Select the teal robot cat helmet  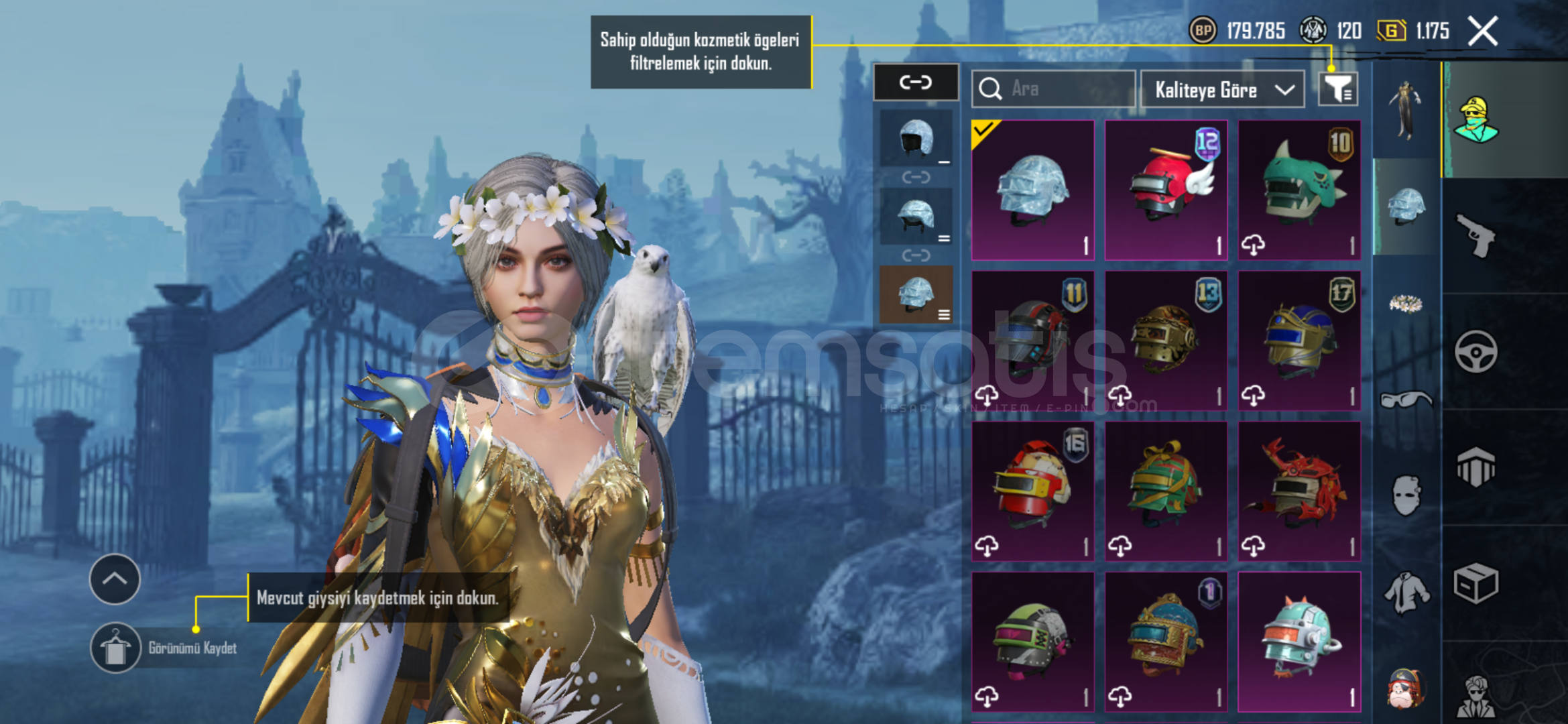pyautogui.click(x=1299, y=642)
